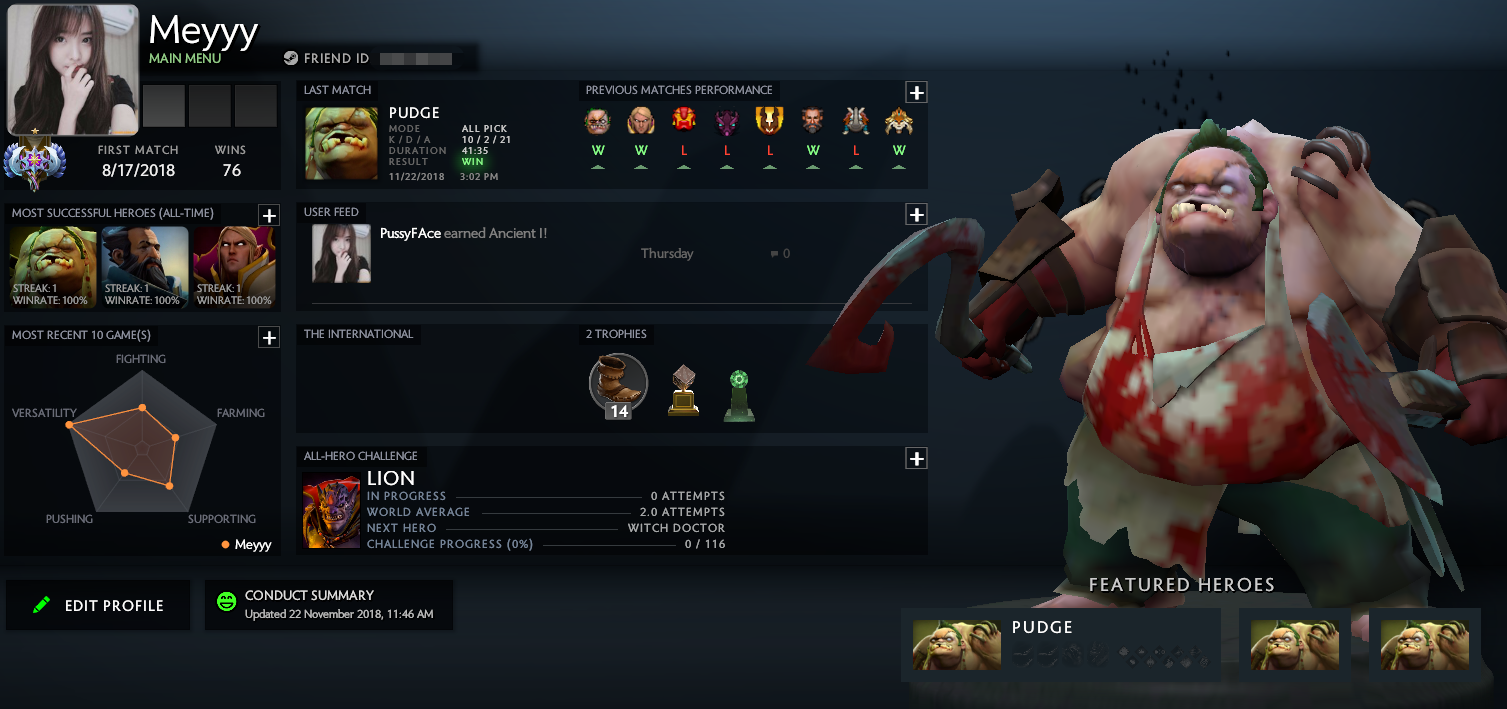
Task: Select the level 14 boot trophy
Action: [618, 385]
